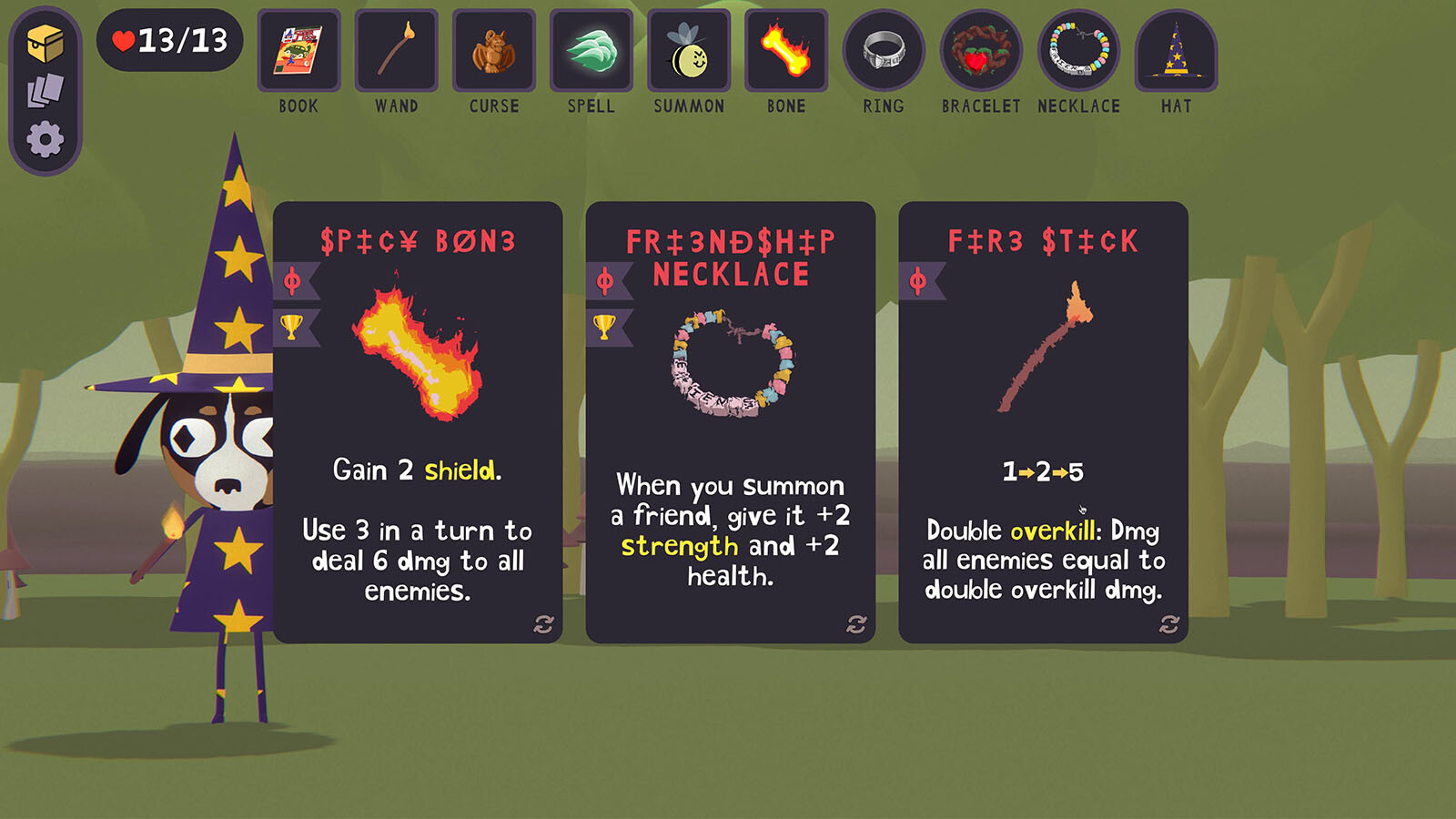Select the Ring slot
The image size is (1456, 819).
tap(884, 51)
